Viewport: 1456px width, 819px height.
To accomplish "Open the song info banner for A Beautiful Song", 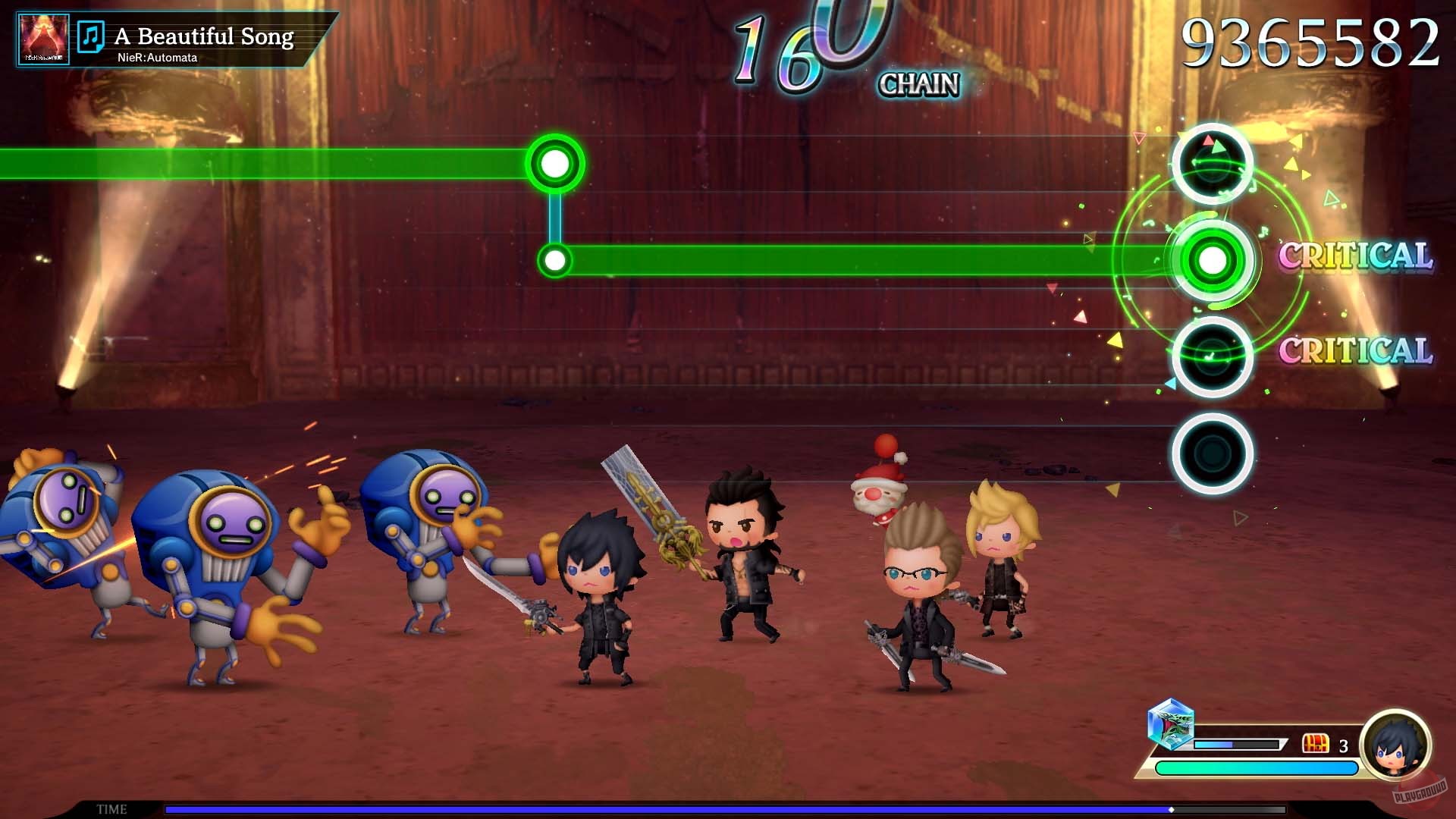I will click(x=205, y=35).
